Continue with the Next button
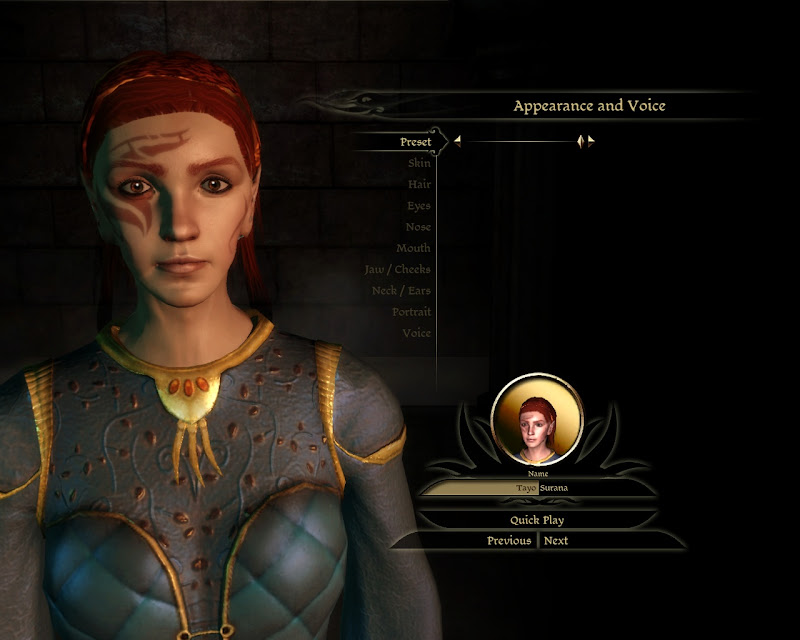This screenshot has height=640, width=800. [556, 541]
